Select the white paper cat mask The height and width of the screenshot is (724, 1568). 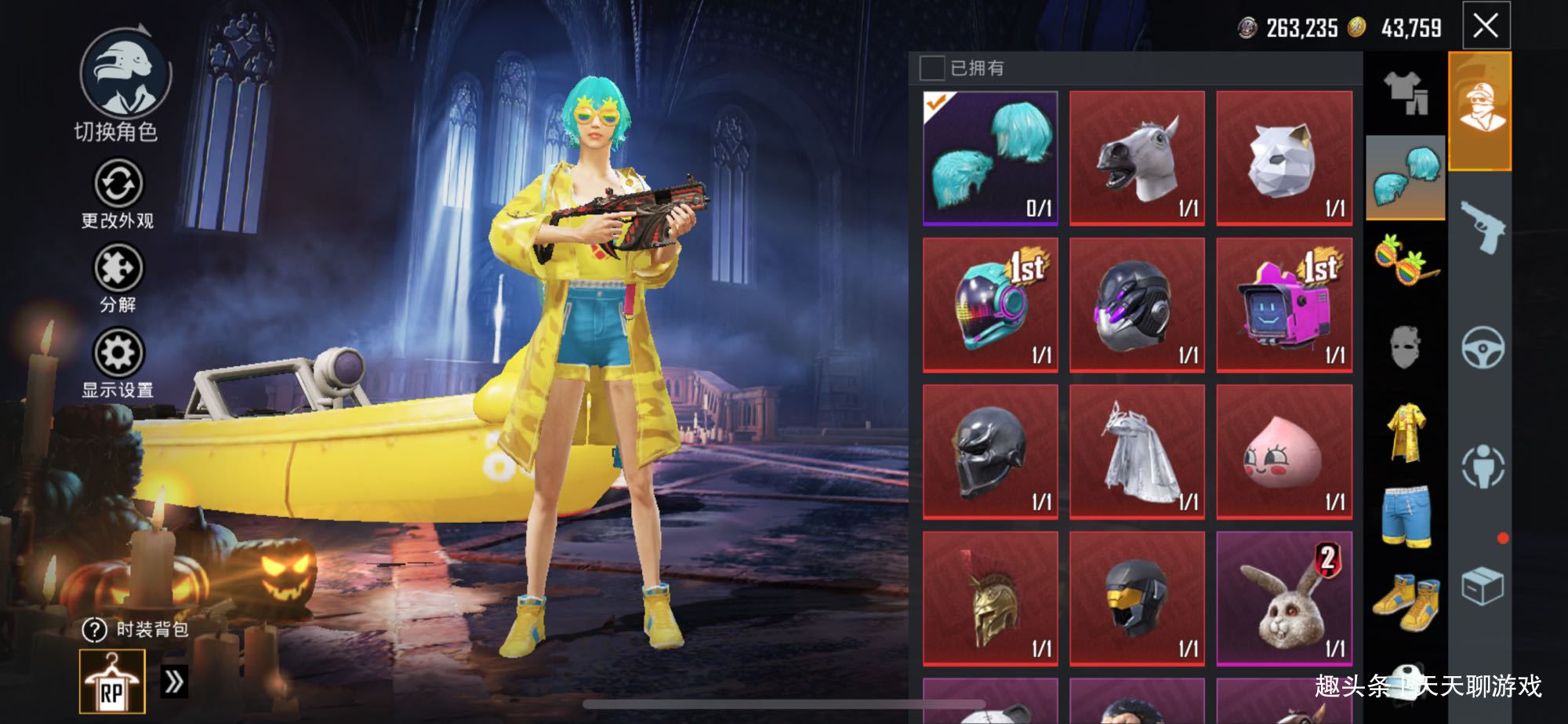click(1284, 158)
